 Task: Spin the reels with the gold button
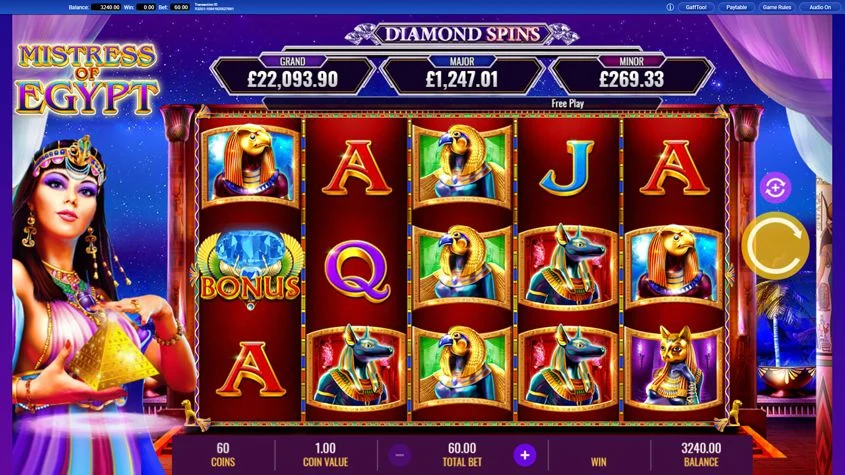[775, 246]
